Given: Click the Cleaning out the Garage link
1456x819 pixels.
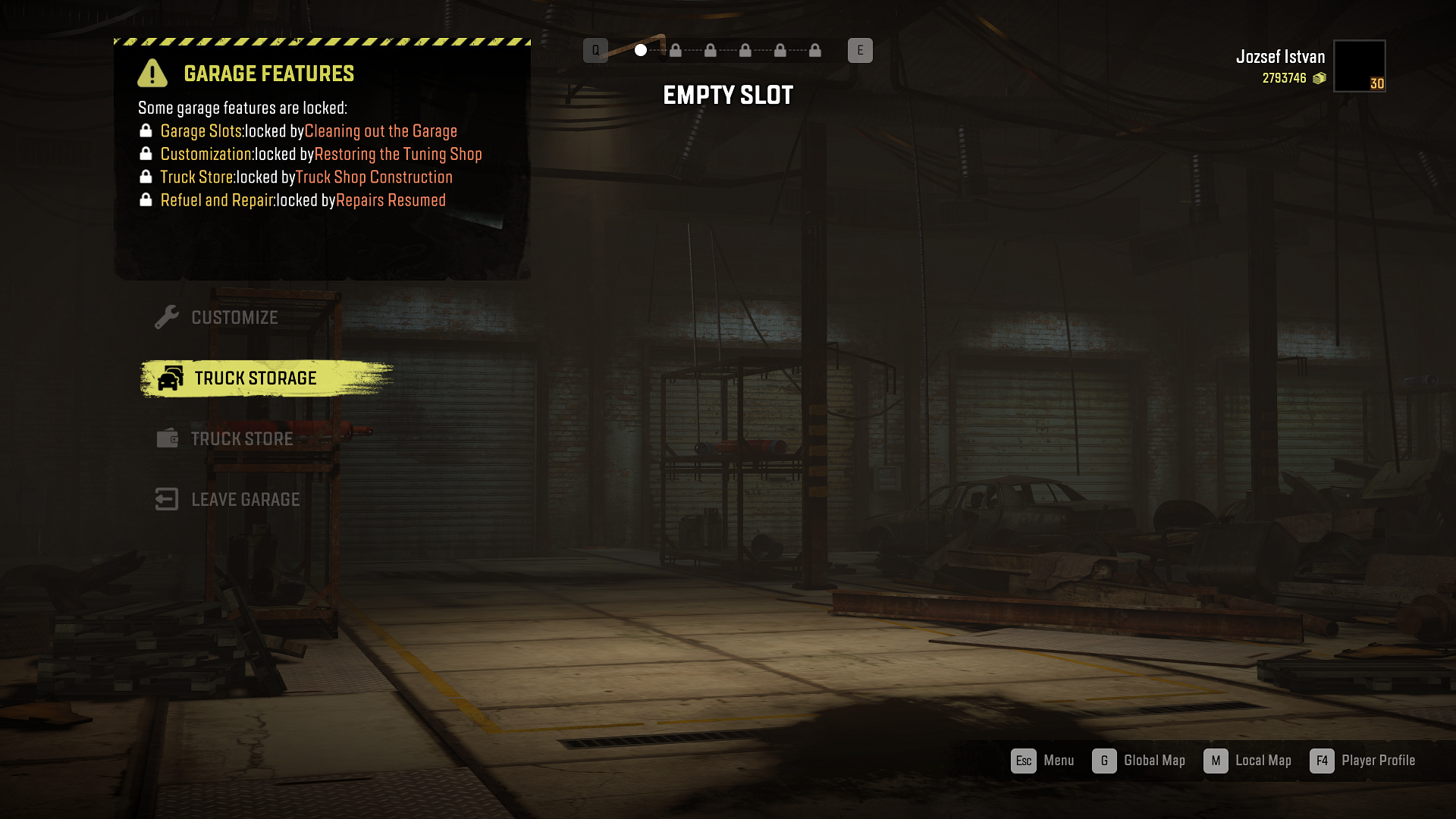Looking at the screenshot, I should 381,131.
